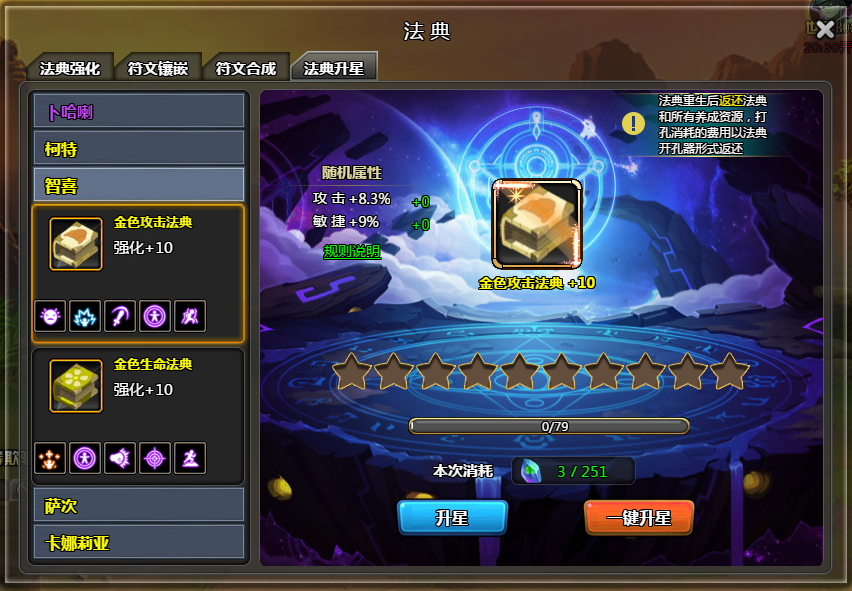
Task: Click the yellow exclamation info icon
Action: tap(633, 123)
